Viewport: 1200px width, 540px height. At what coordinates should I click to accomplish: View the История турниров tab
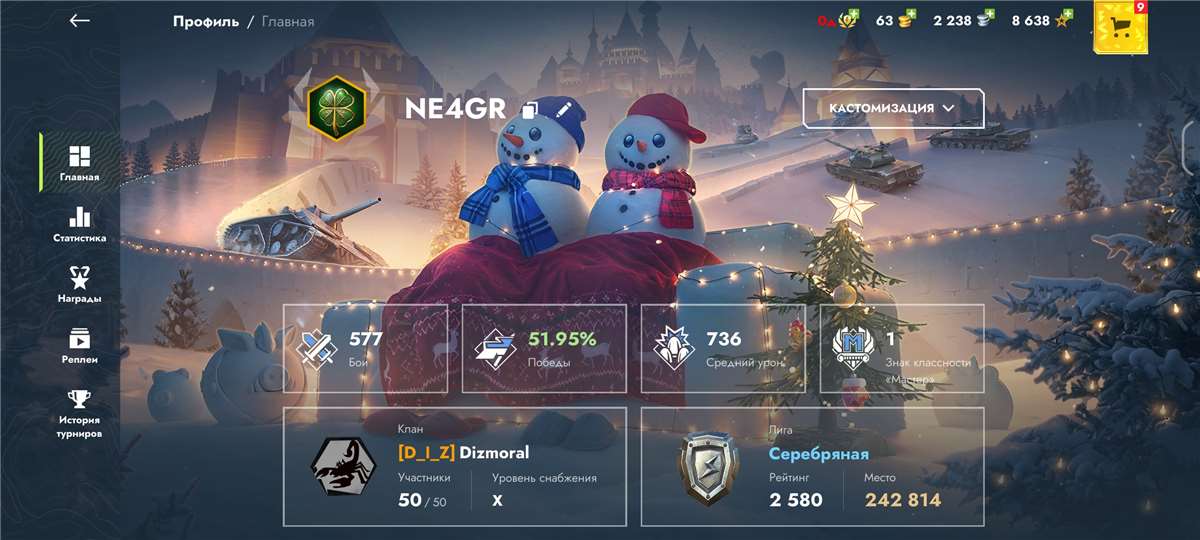pyautogui.click(x=79, y=413)
